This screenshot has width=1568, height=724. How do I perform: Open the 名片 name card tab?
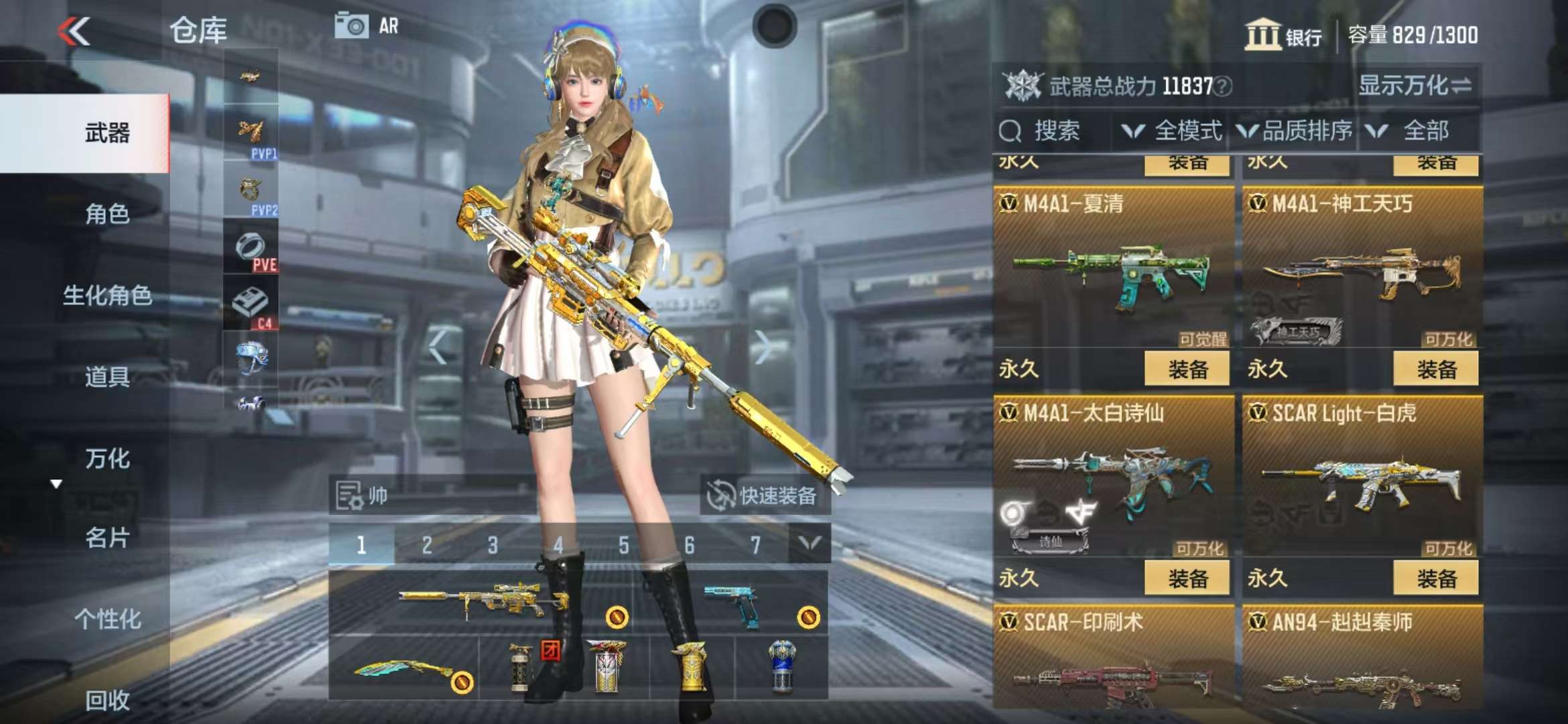pos(107,538)
